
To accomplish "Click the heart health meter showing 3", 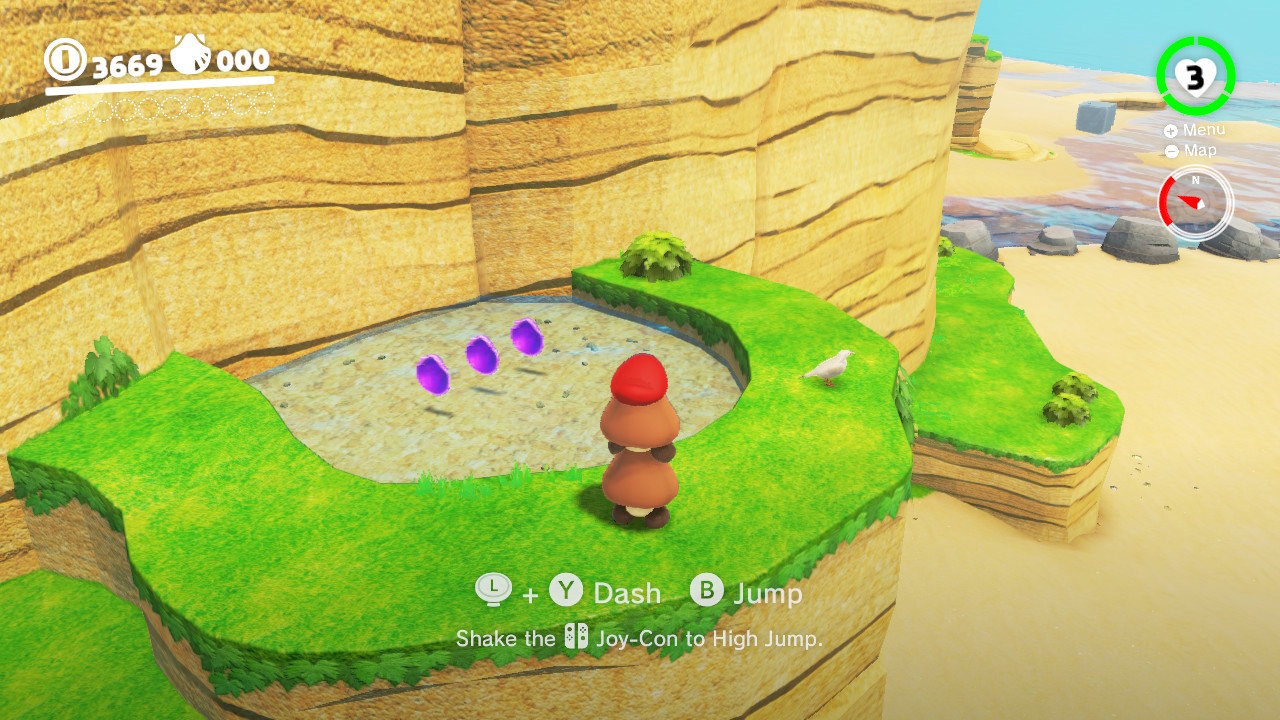I will pos(1194,77).
